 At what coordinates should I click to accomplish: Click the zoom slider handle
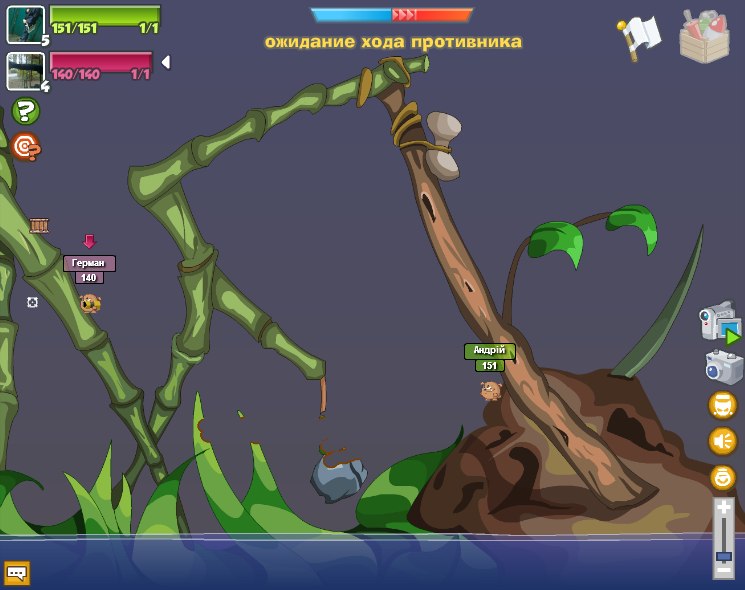click(x=723, y=556)
